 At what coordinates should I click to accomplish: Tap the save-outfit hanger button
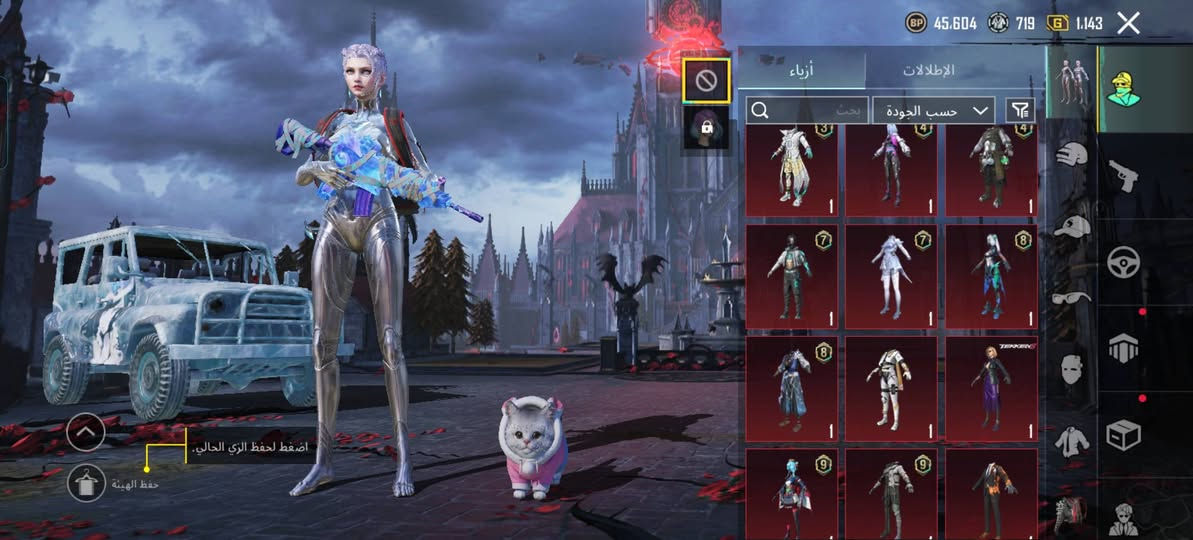coord(87,483)
